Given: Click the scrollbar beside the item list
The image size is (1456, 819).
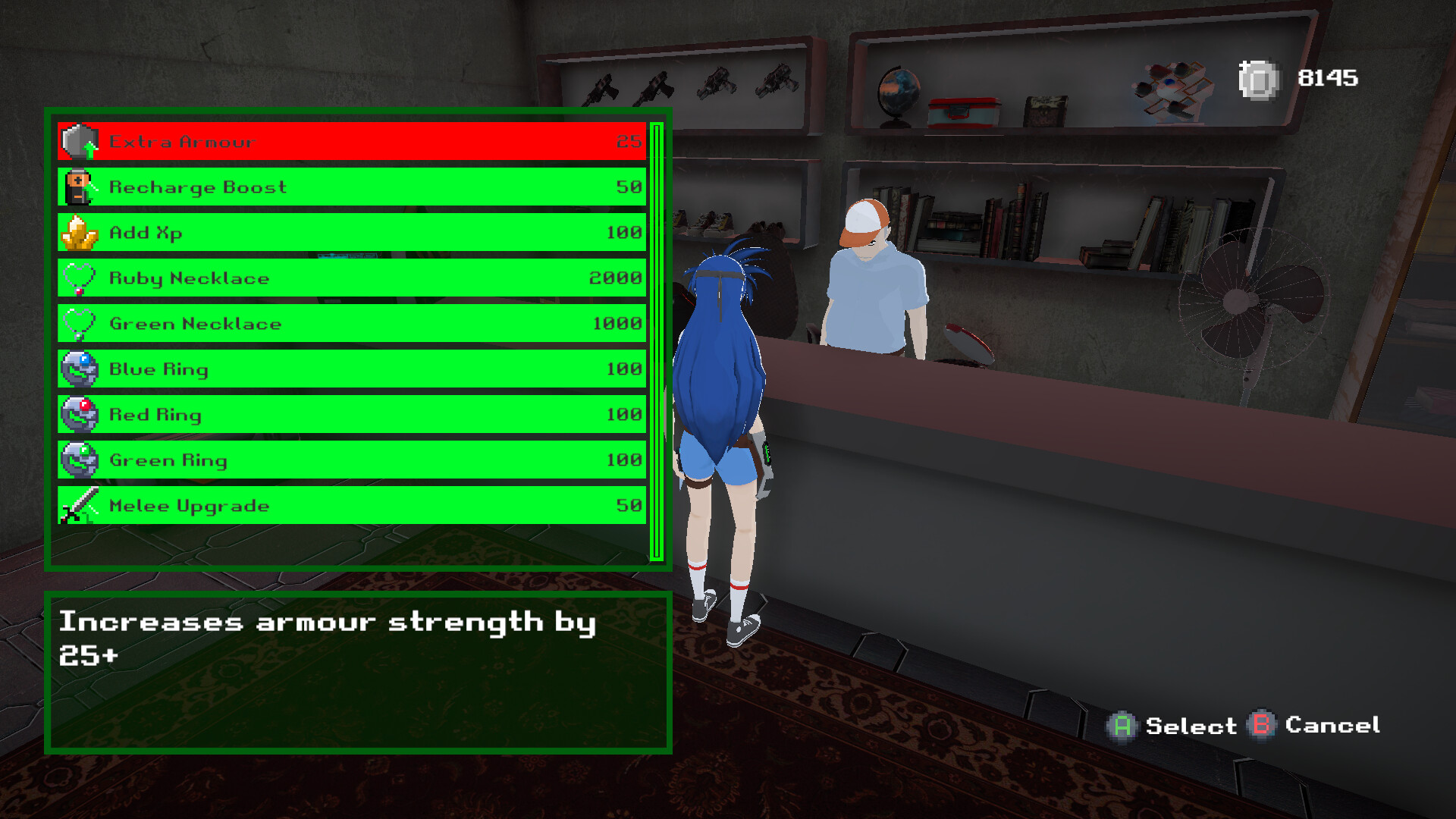Looking at the screenshot, I should (x=657, y=341).
